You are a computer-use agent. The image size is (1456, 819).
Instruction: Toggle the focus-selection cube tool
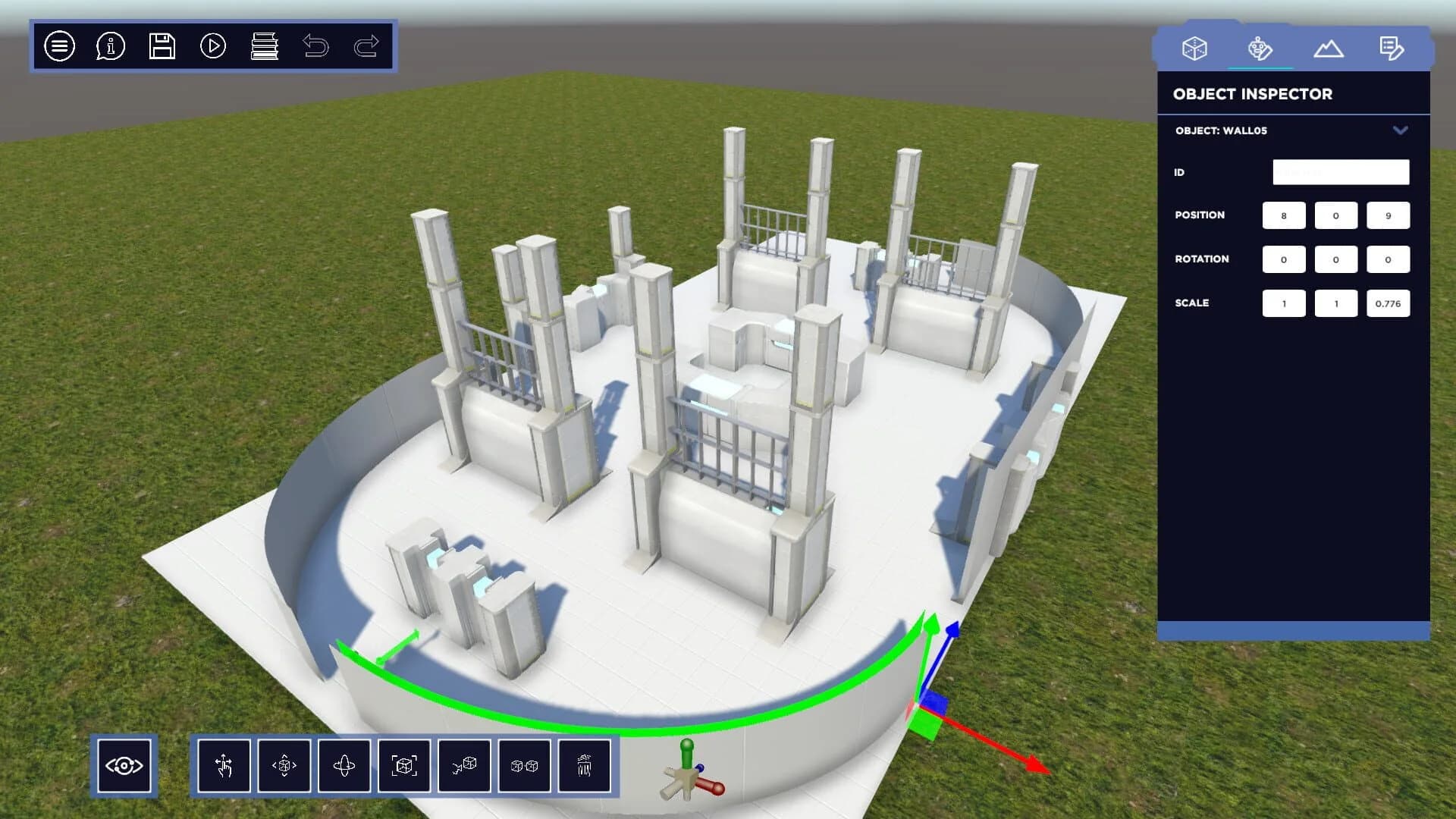(404, 766)
